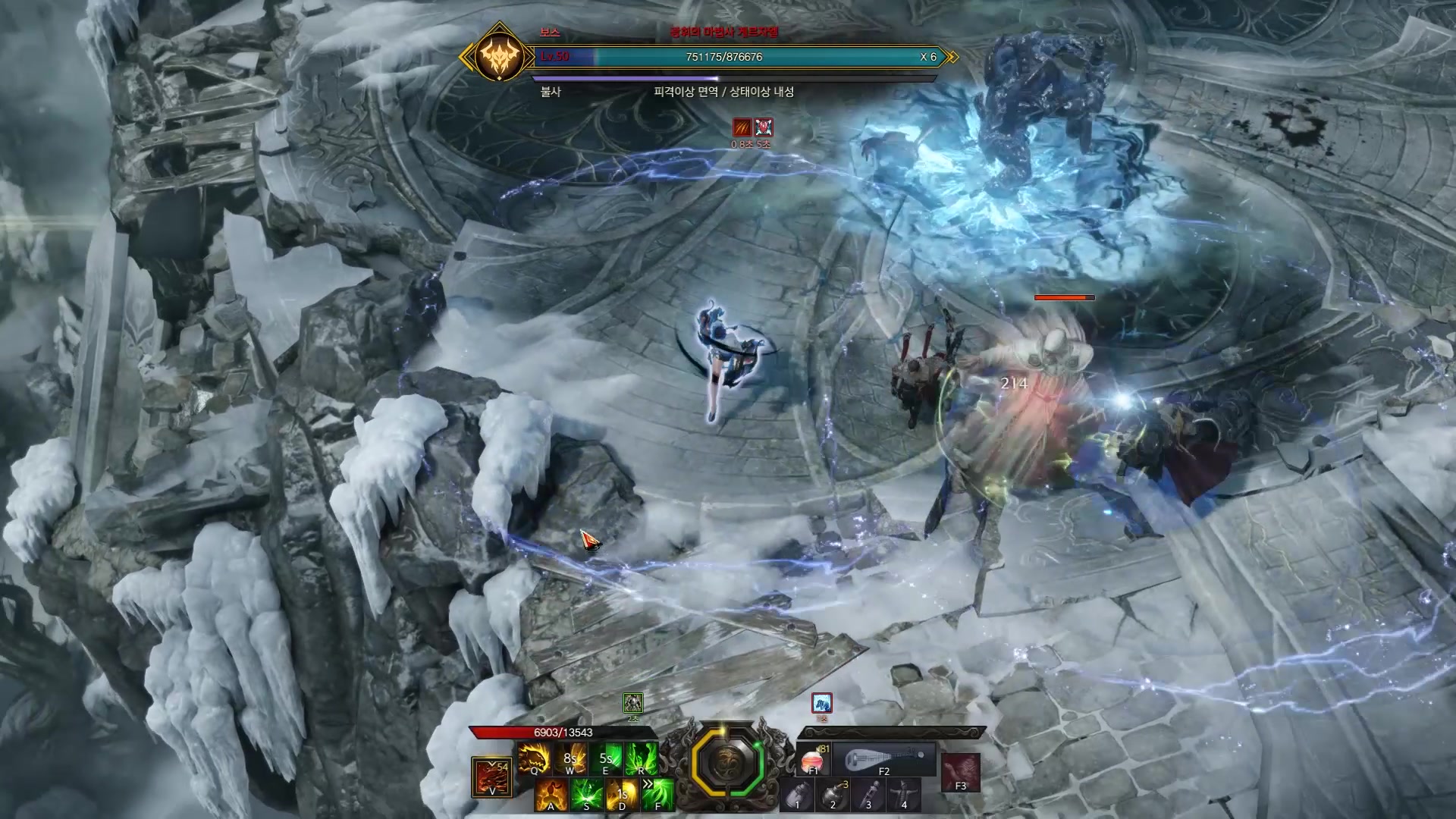Cast the green flame skill on R

(642, 758)
